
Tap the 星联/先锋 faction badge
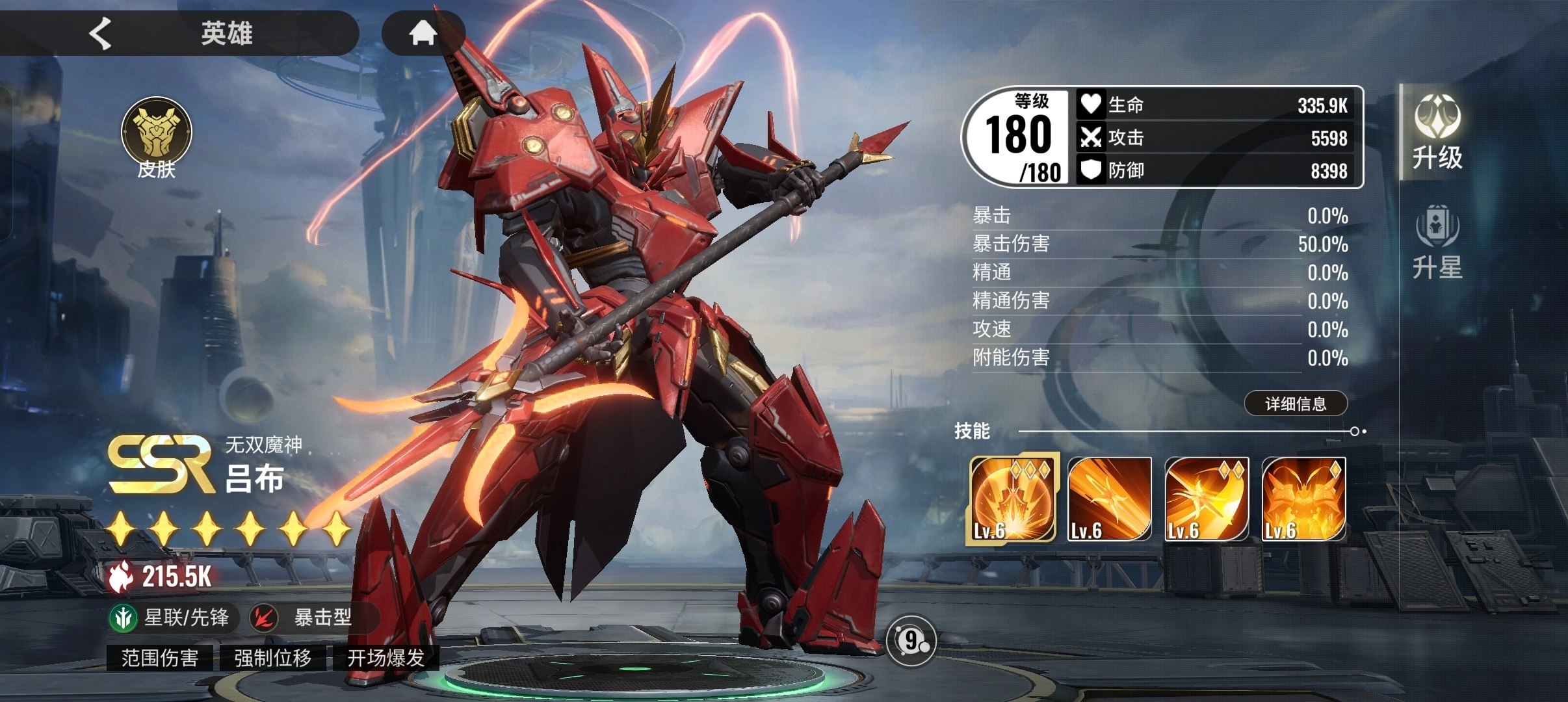click(170, 617)
